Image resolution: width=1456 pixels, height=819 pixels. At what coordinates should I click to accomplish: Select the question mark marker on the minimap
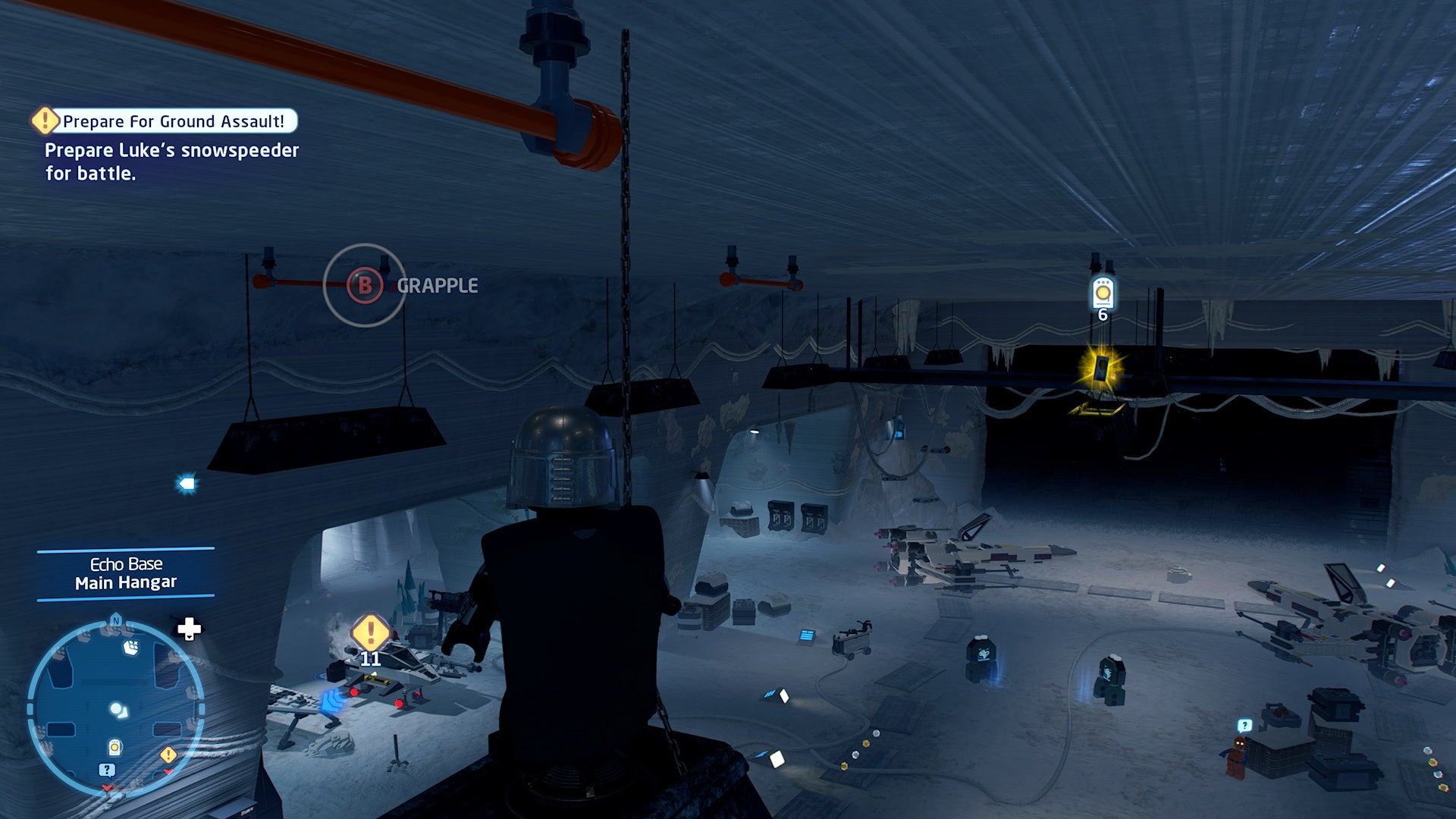[107, 770]
